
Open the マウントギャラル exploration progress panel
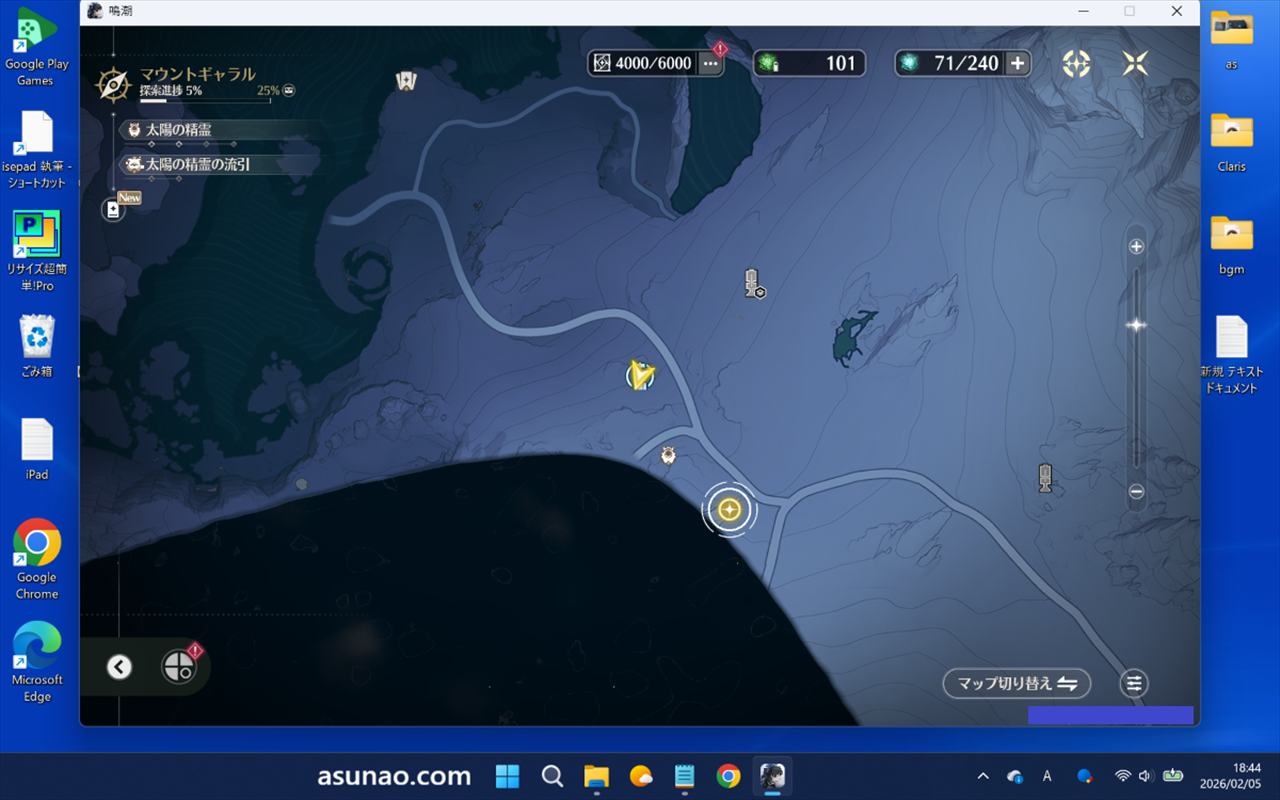point(196,82)
